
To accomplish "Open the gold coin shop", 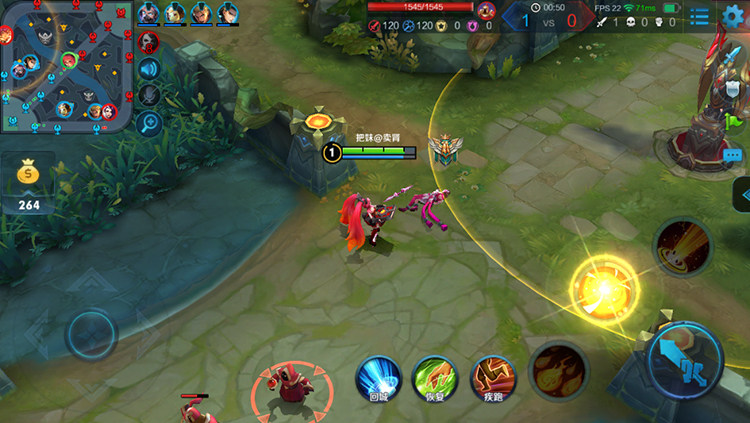I will 29,185.
